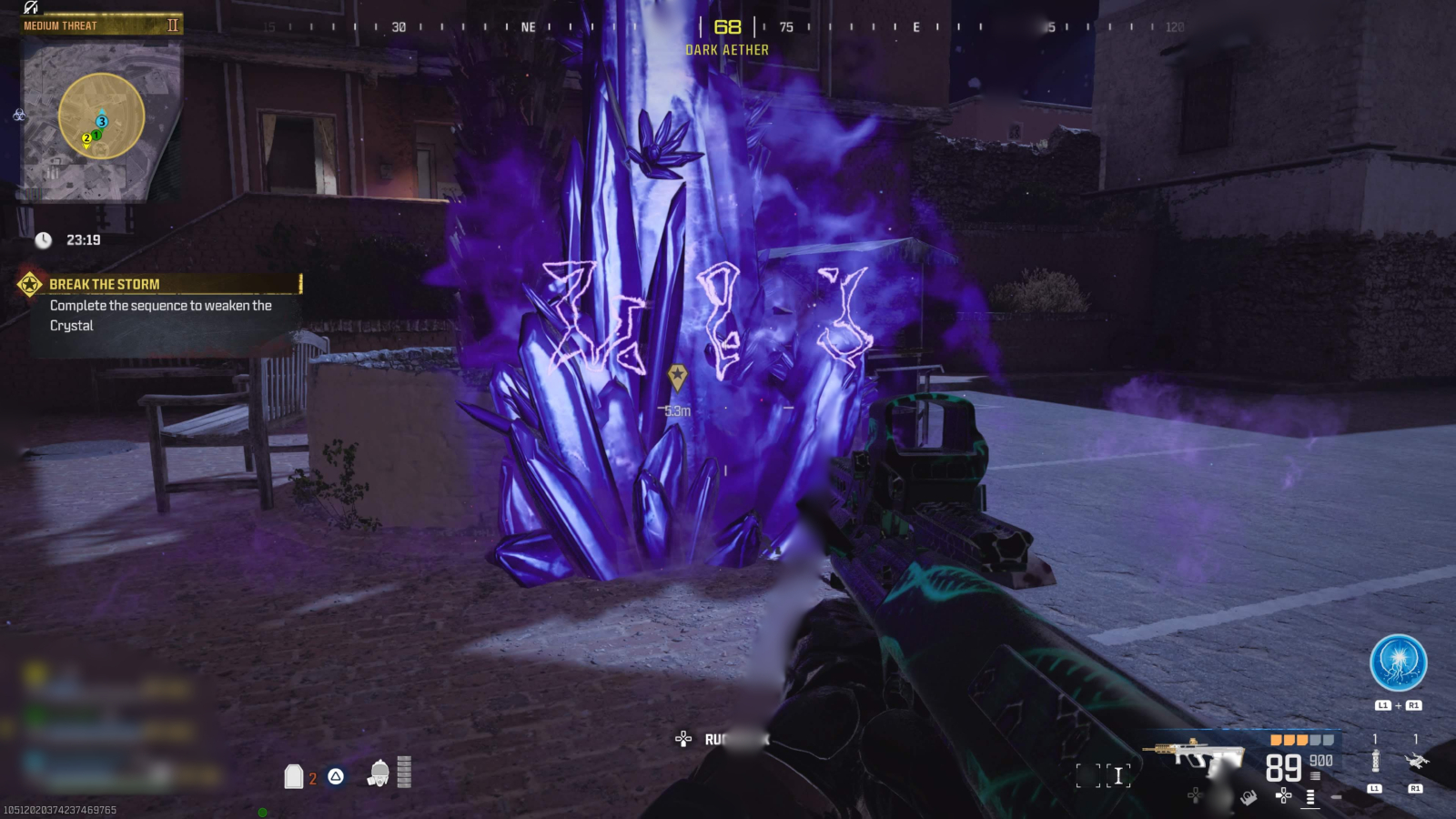The width and height of the screenshot is (1456, 819).
Task: Click the gas mask equipment icon
Action: [x=379, y=775]
